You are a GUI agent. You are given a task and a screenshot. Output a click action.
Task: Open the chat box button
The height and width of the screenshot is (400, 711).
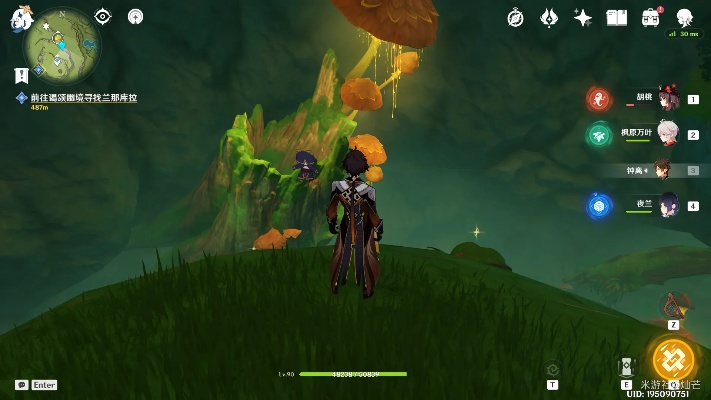tap(21, 385)
